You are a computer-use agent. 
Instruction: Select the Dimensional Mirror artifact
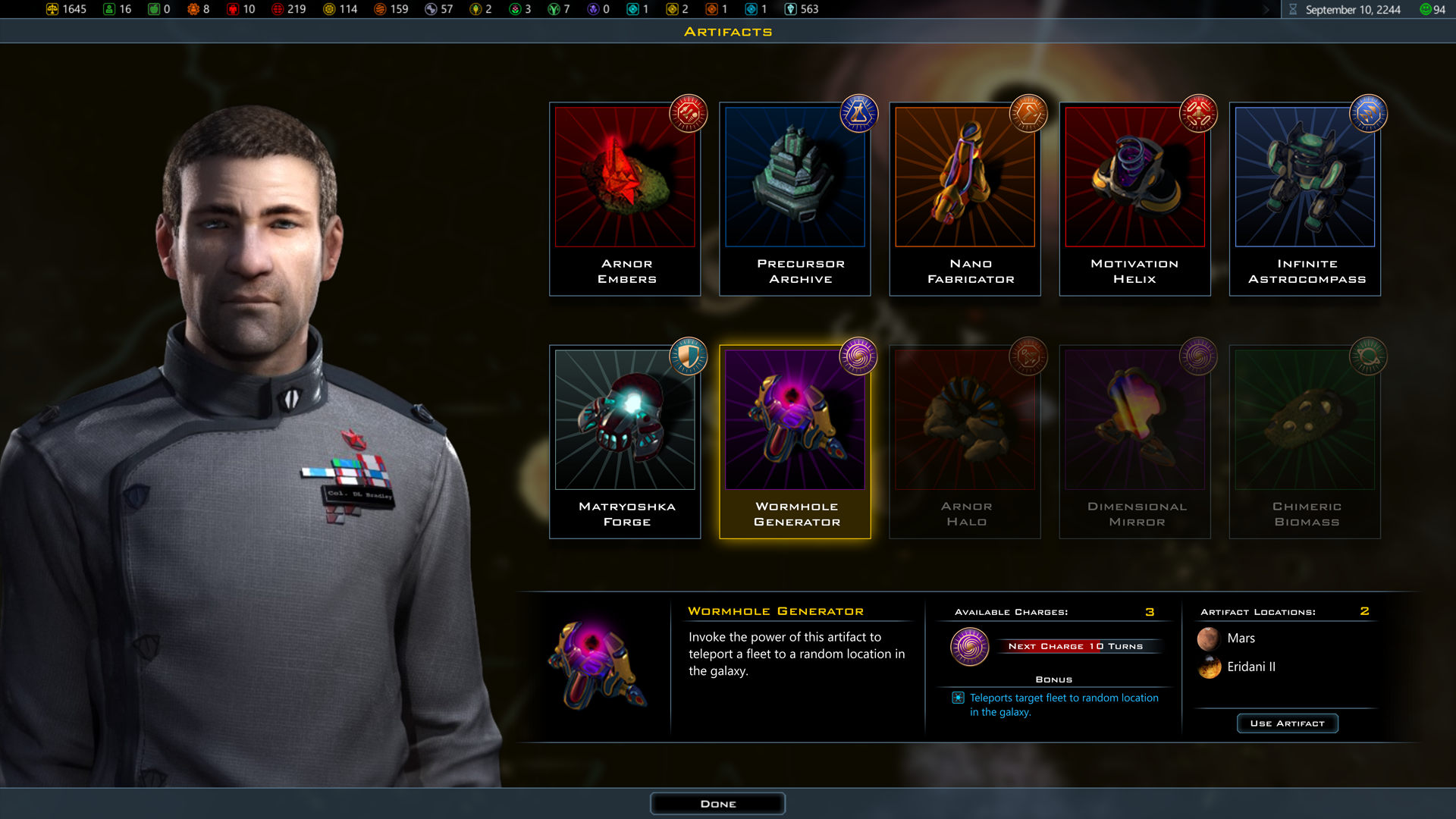[x=1134, y=441]
